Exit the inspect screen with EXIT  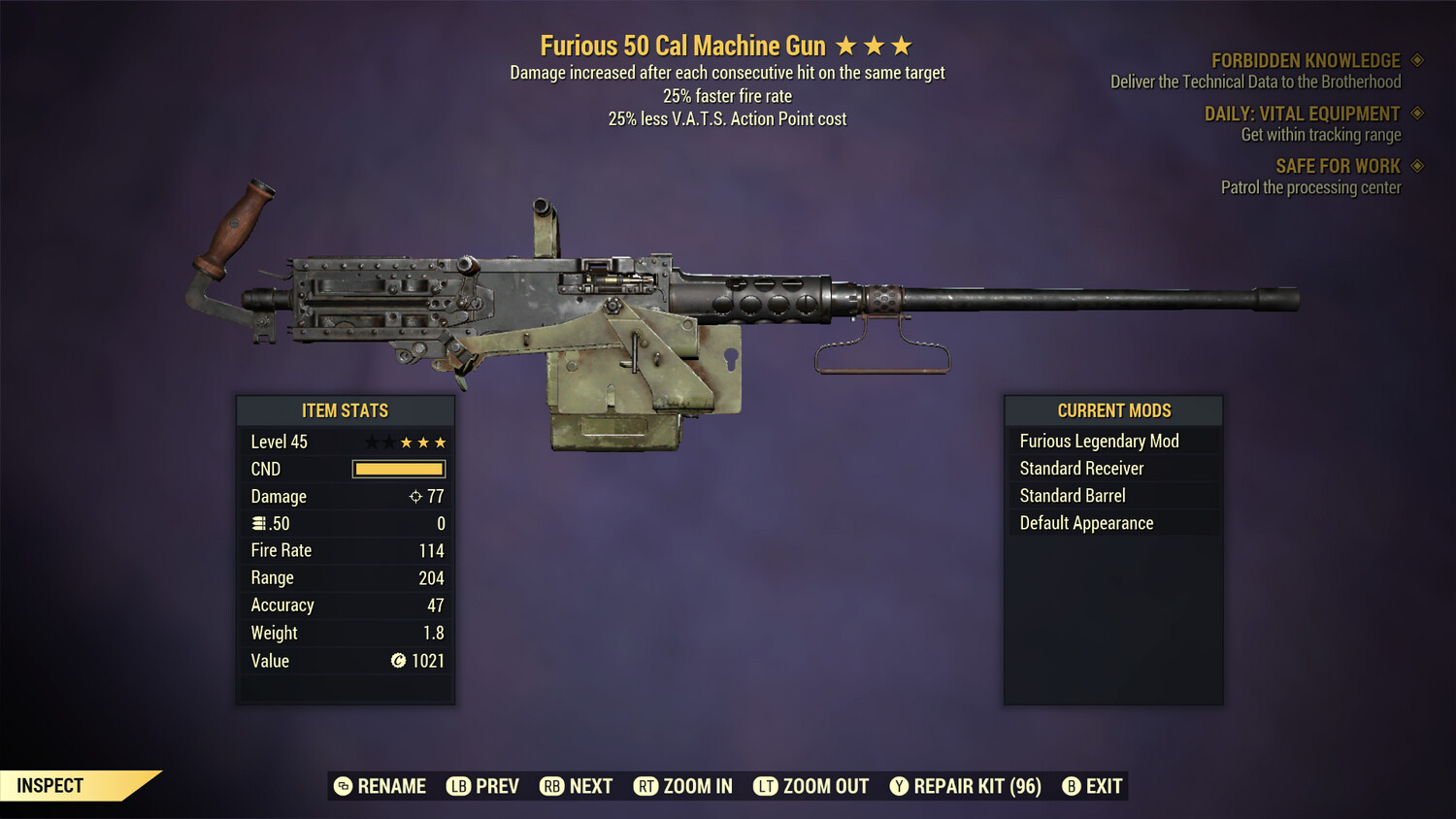[1090, 786]
